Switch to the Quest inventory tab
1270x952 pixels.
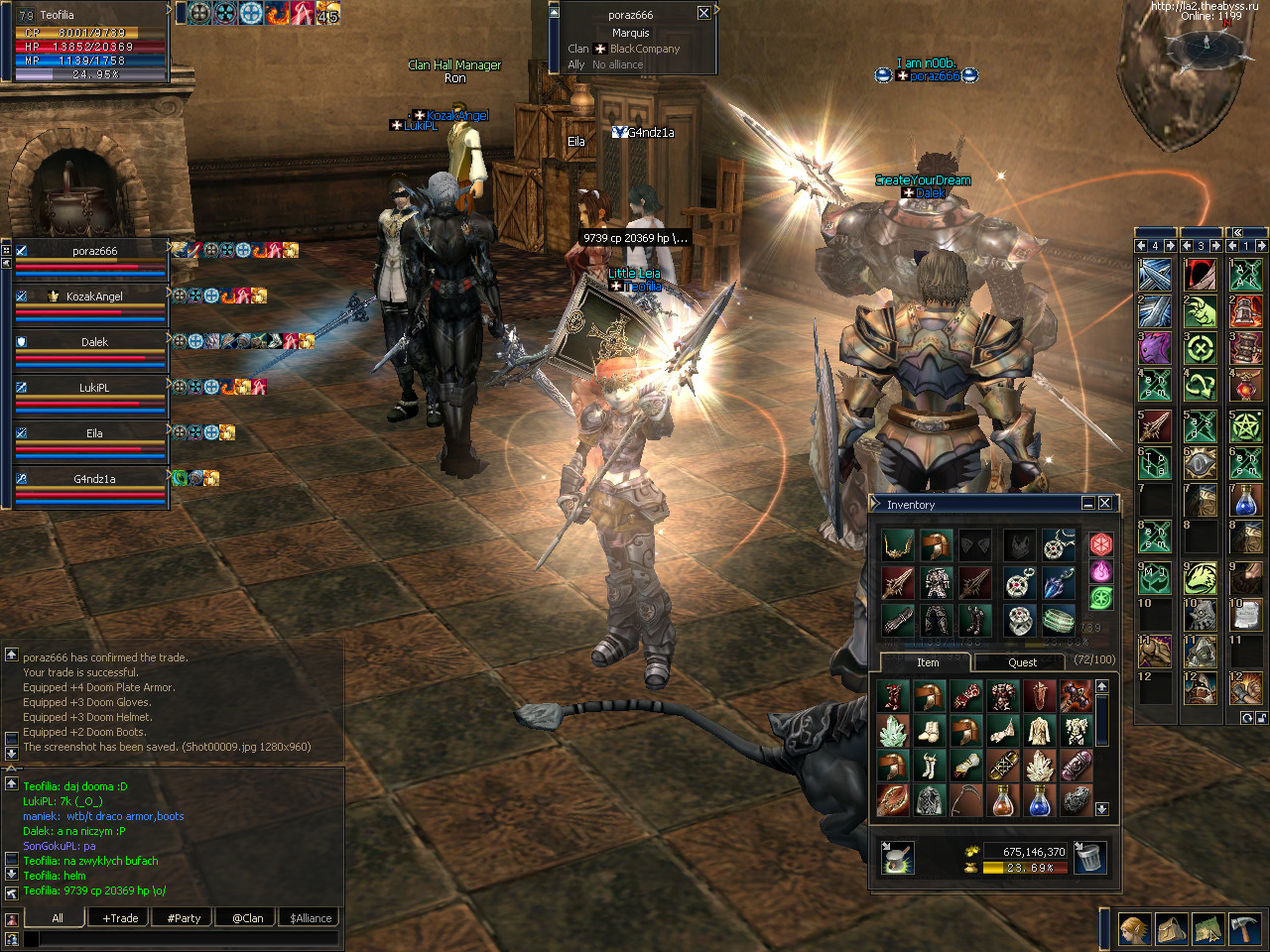coord(1022,662)
